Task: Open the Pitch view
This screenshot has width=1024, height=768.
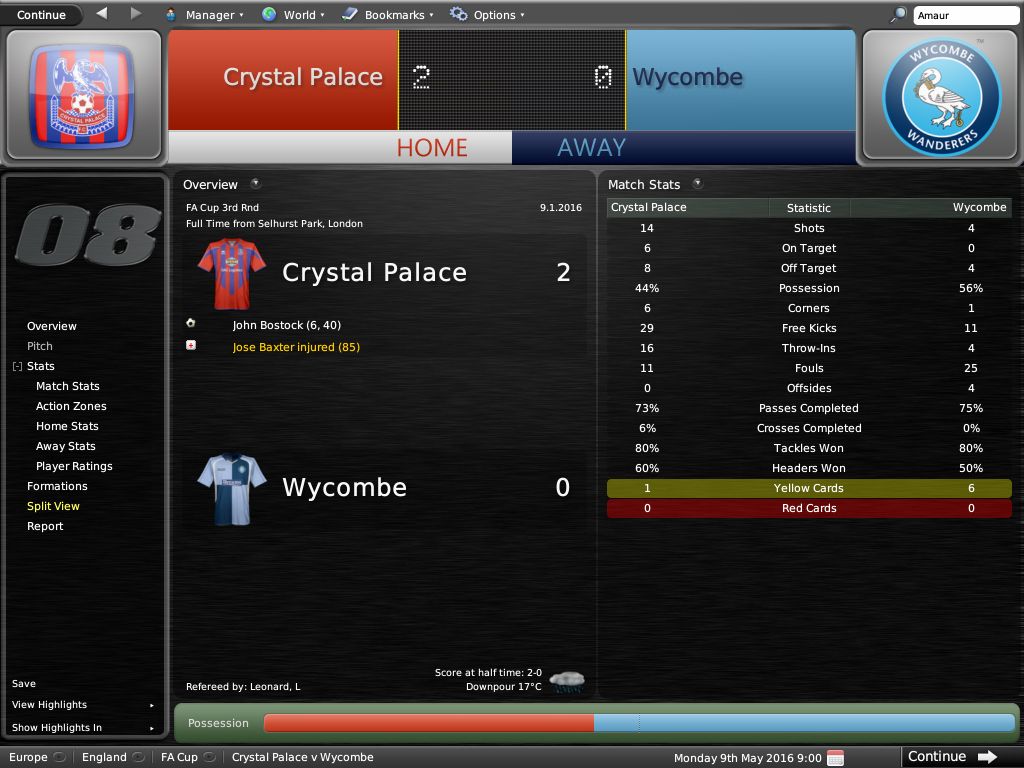Action: (40, 346)
